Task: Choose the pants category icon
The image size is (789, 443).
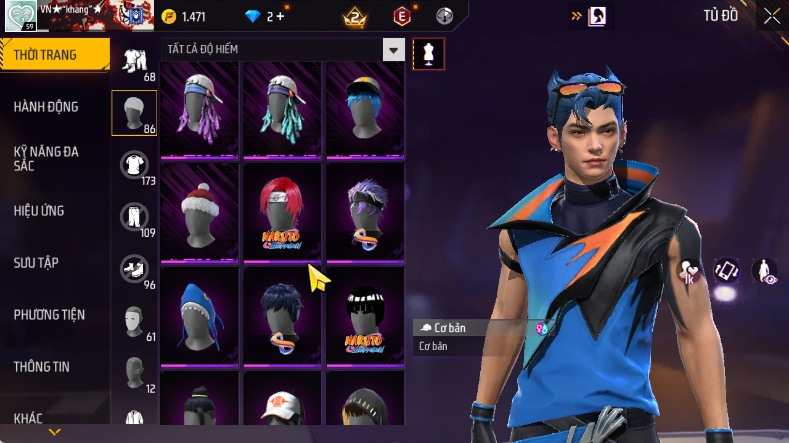Action: (134, 216)
